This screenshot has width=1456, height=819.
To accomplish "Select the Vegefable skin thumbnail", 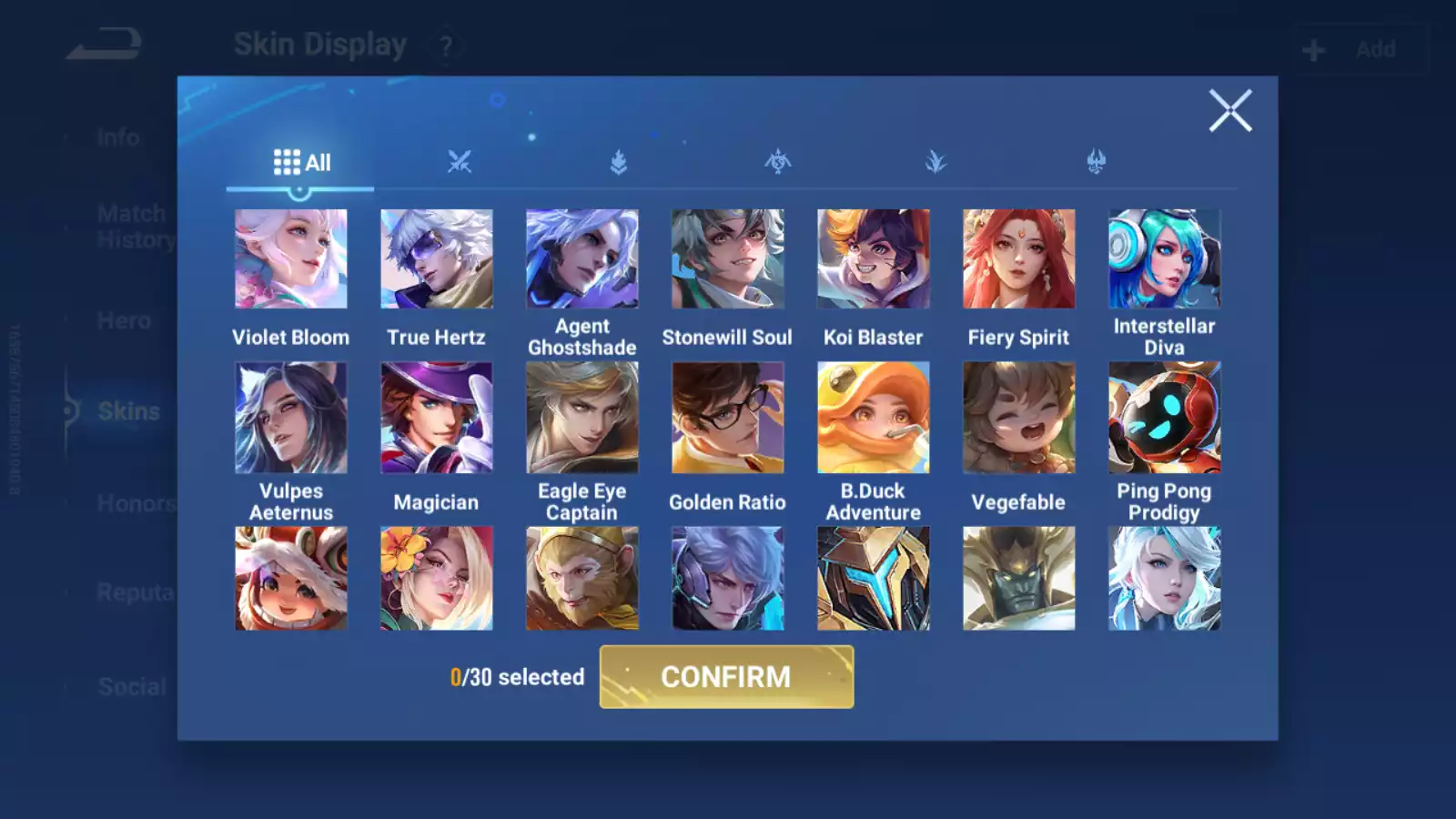I will pyautogui.click(x=1019, y=417).
